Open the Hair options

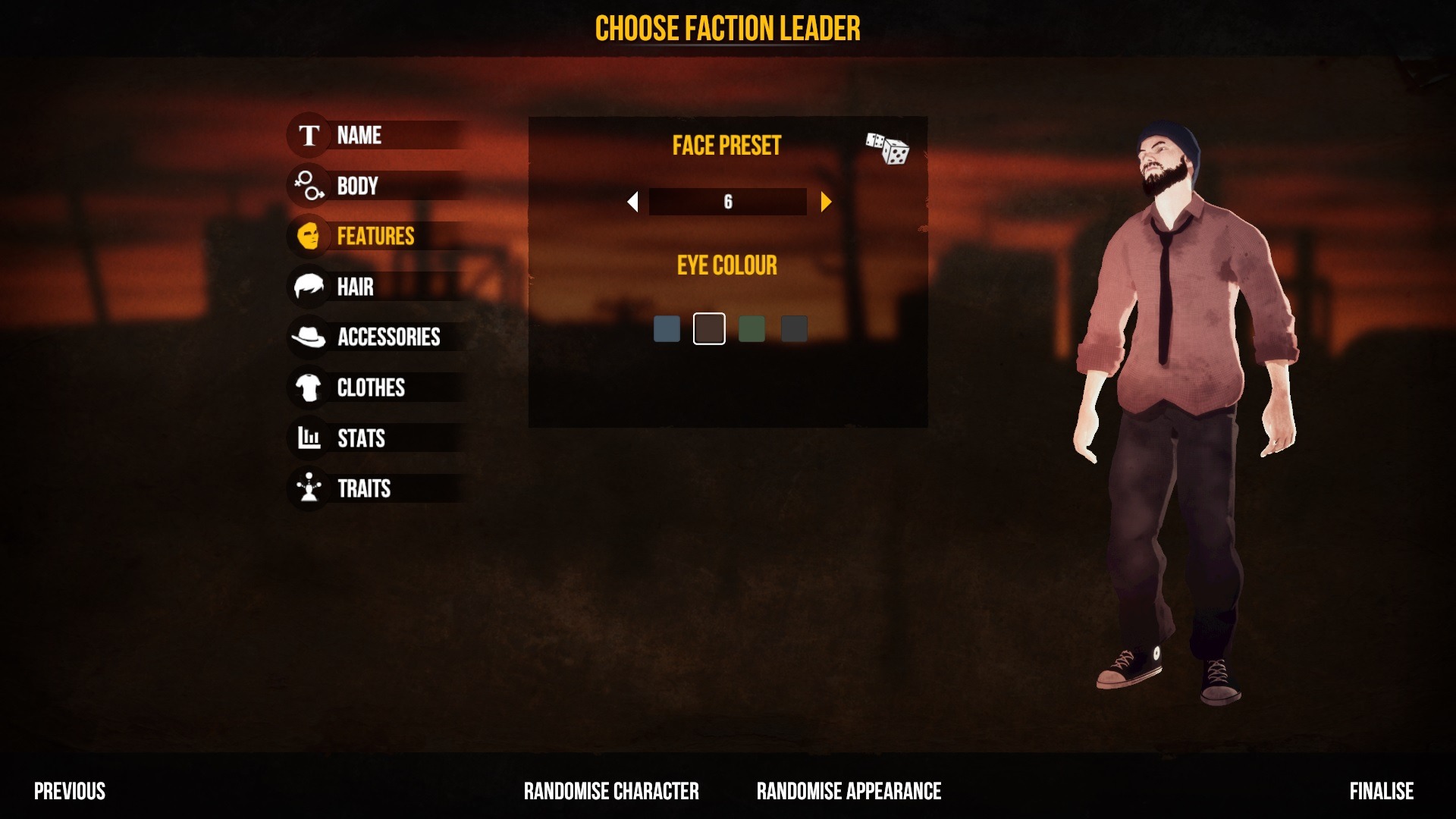tap(355, 287)
